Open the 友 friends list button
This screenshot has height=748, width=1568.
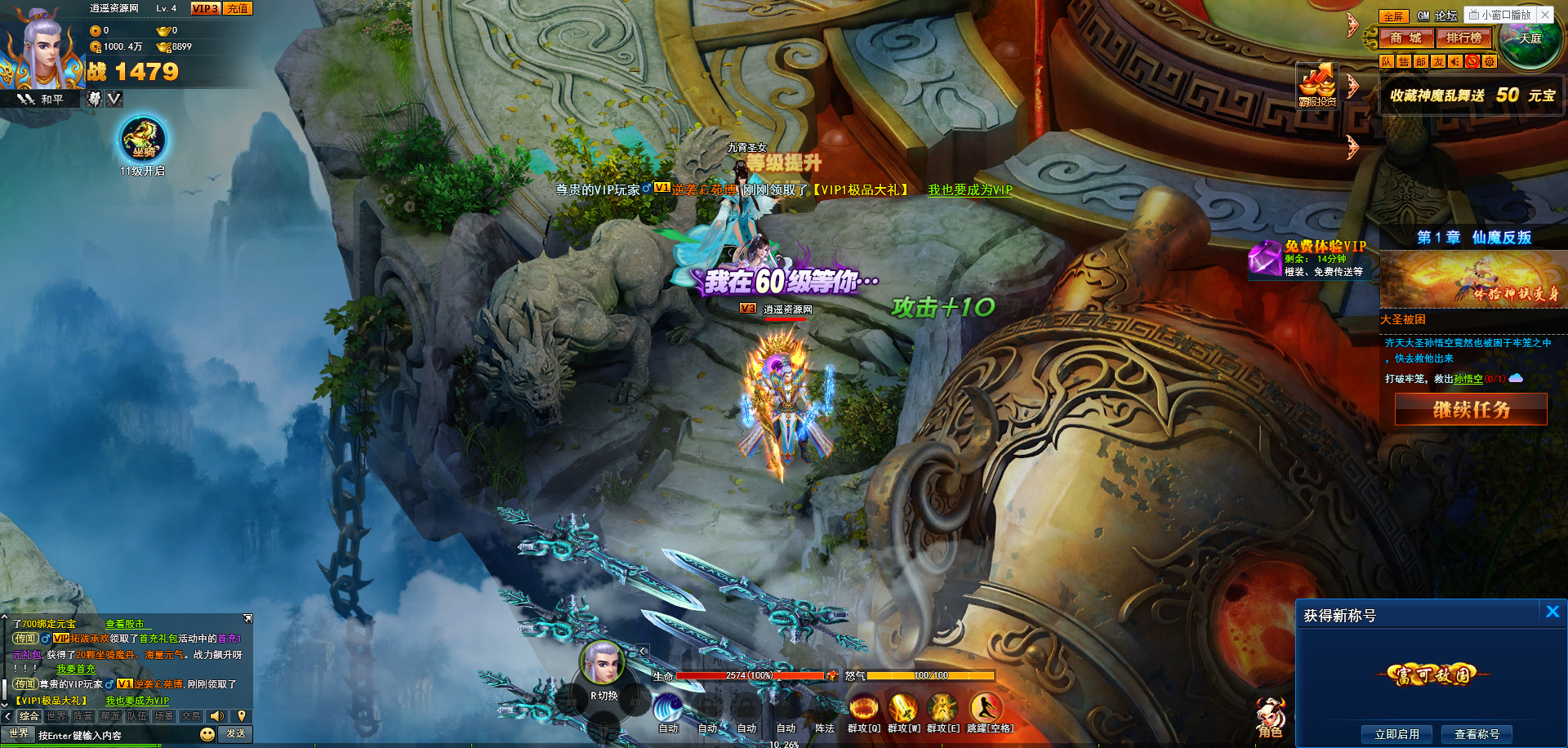1438,61
